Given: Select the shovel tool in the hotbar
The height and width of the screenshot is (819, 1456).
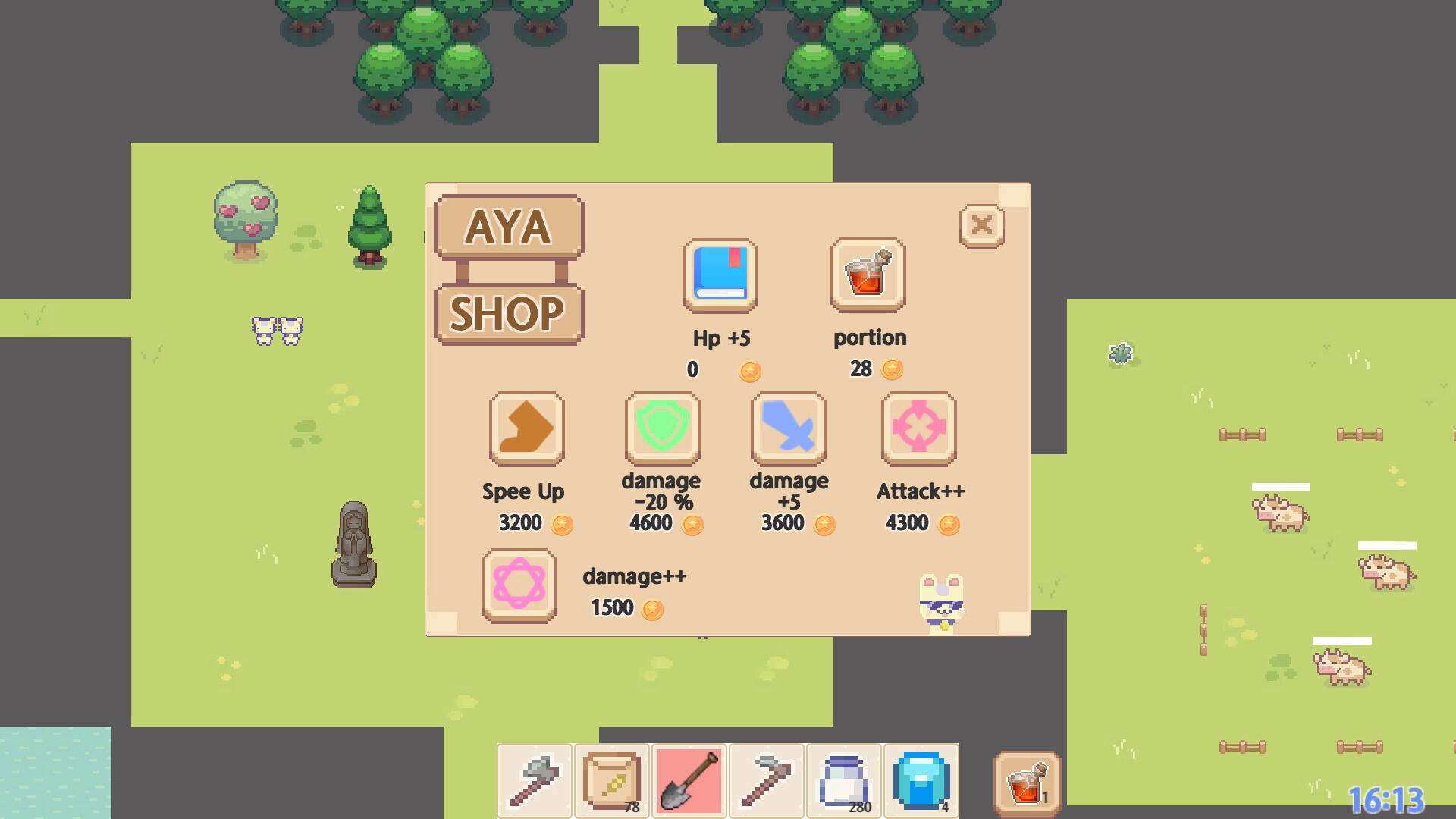Looking at the screenshot, I should [x=688, y=780].
